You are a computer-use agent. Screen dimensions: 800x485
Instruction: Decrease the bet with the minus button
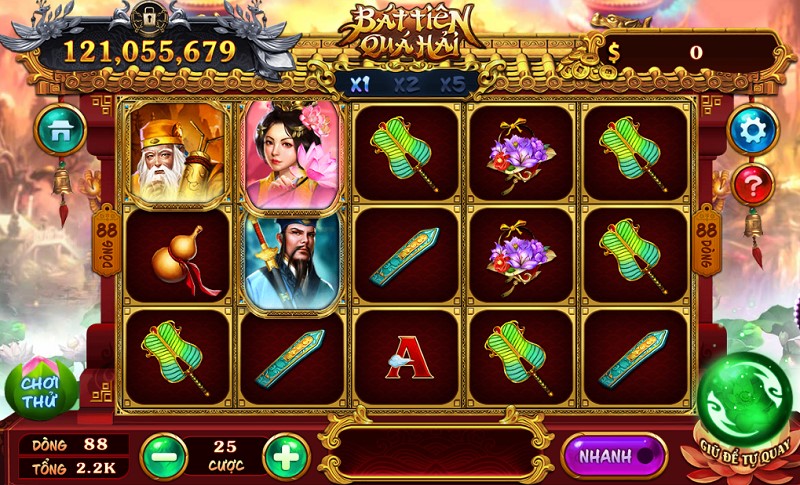[x=164, y=456]
